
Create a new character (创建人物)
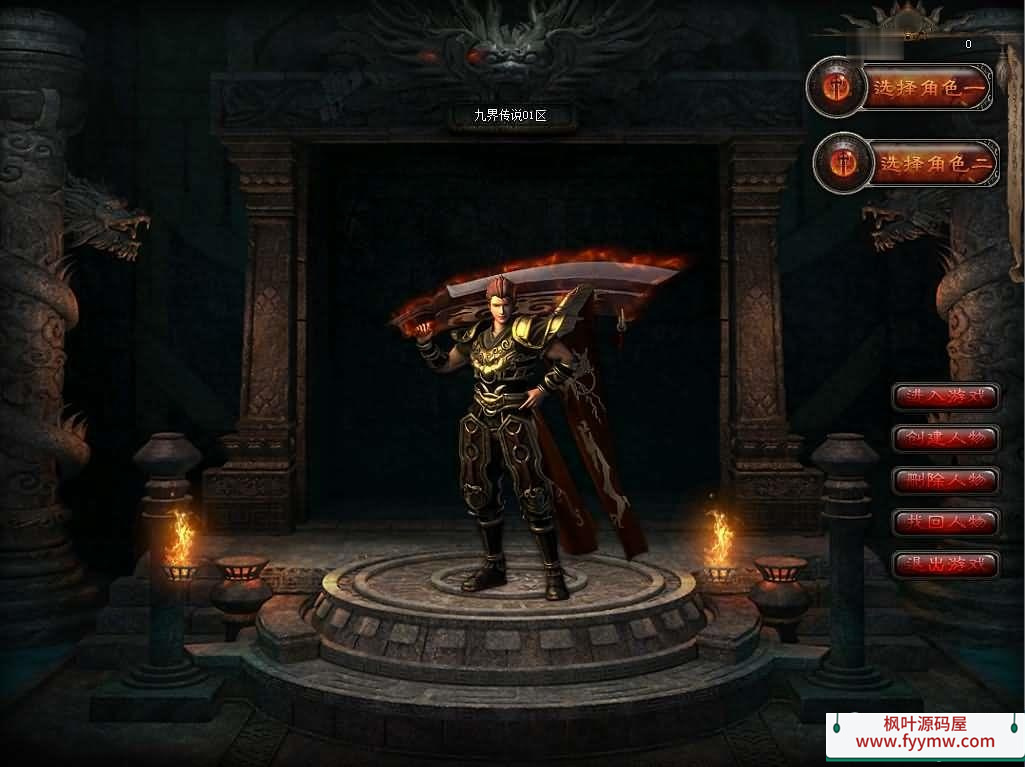click(x=945, y=438)
